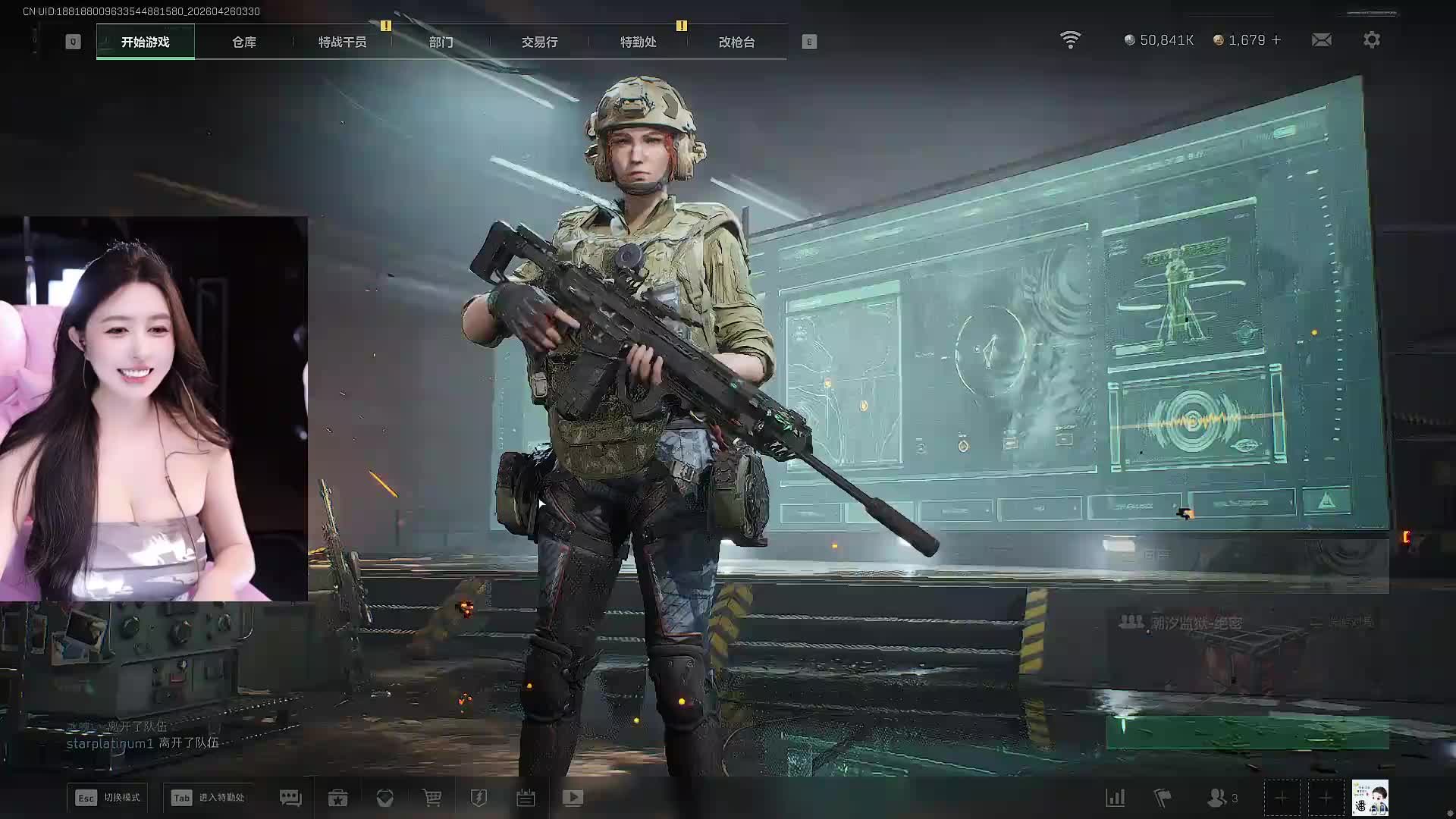Click the player avatar portrait
This screenshot has width=1456, height=819.
point(1370,798)
